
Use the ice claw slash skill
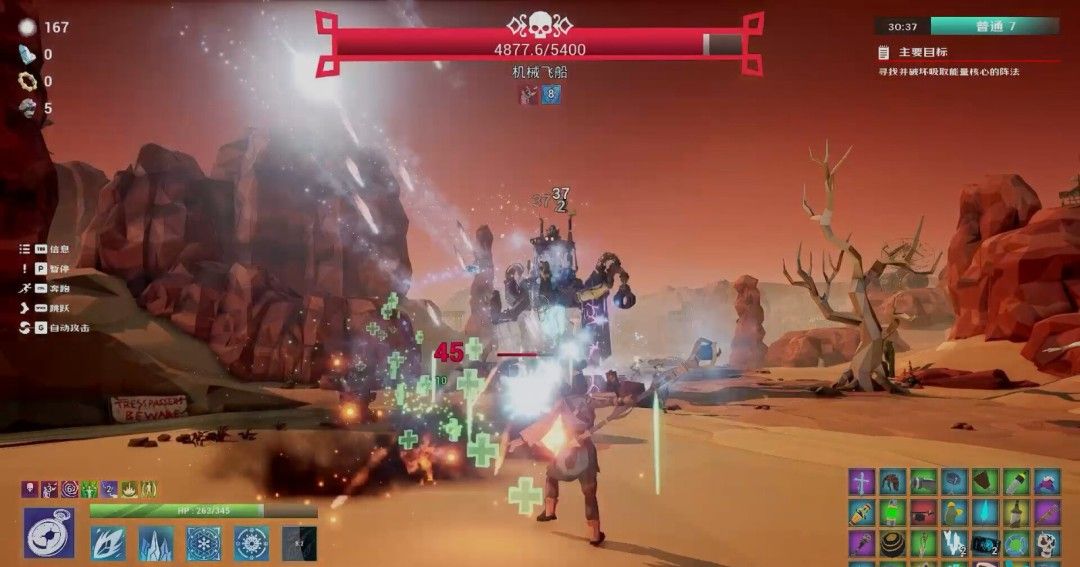click(107, 543)
